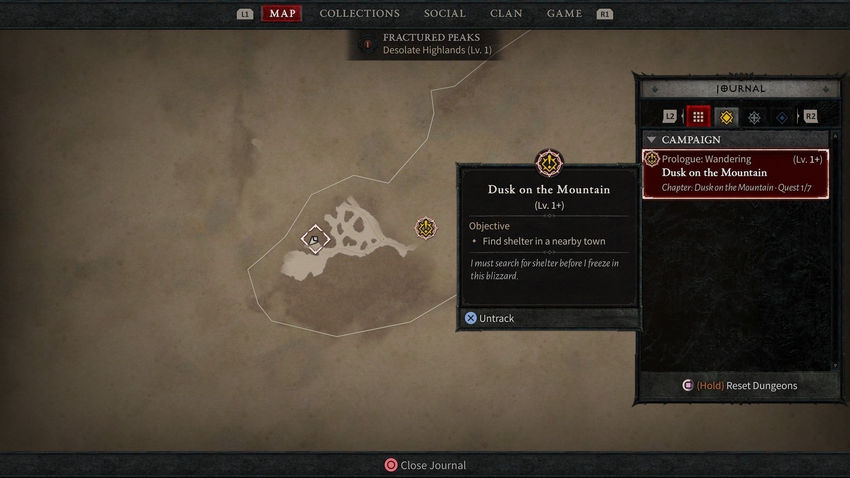850x478 pixels.
Task: Choose the yellow campaign quest filter
Action: pyautogui.click(x=726, y=117)
